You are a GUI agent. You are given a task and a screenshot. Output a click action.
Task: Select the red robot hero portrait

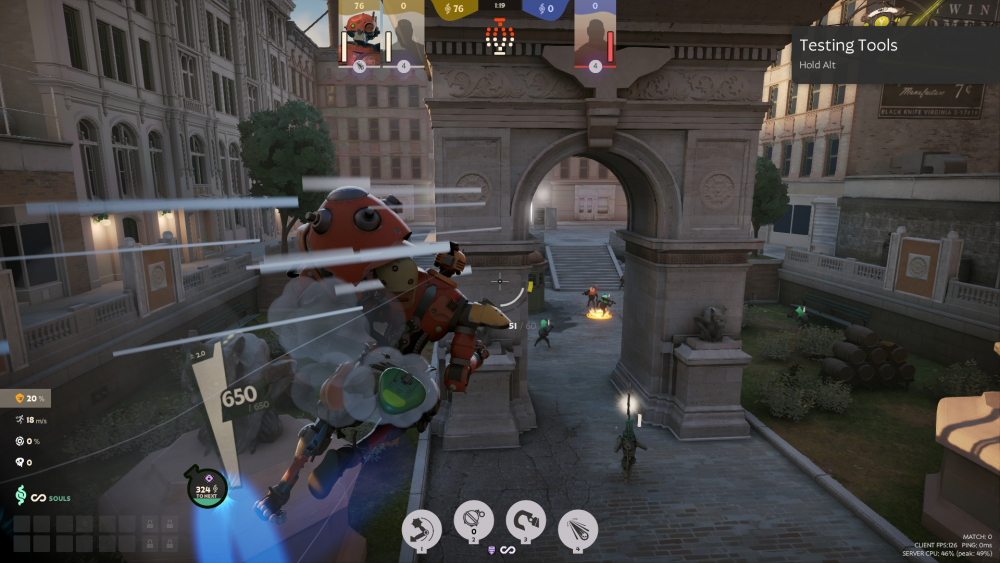pos(357,37)
